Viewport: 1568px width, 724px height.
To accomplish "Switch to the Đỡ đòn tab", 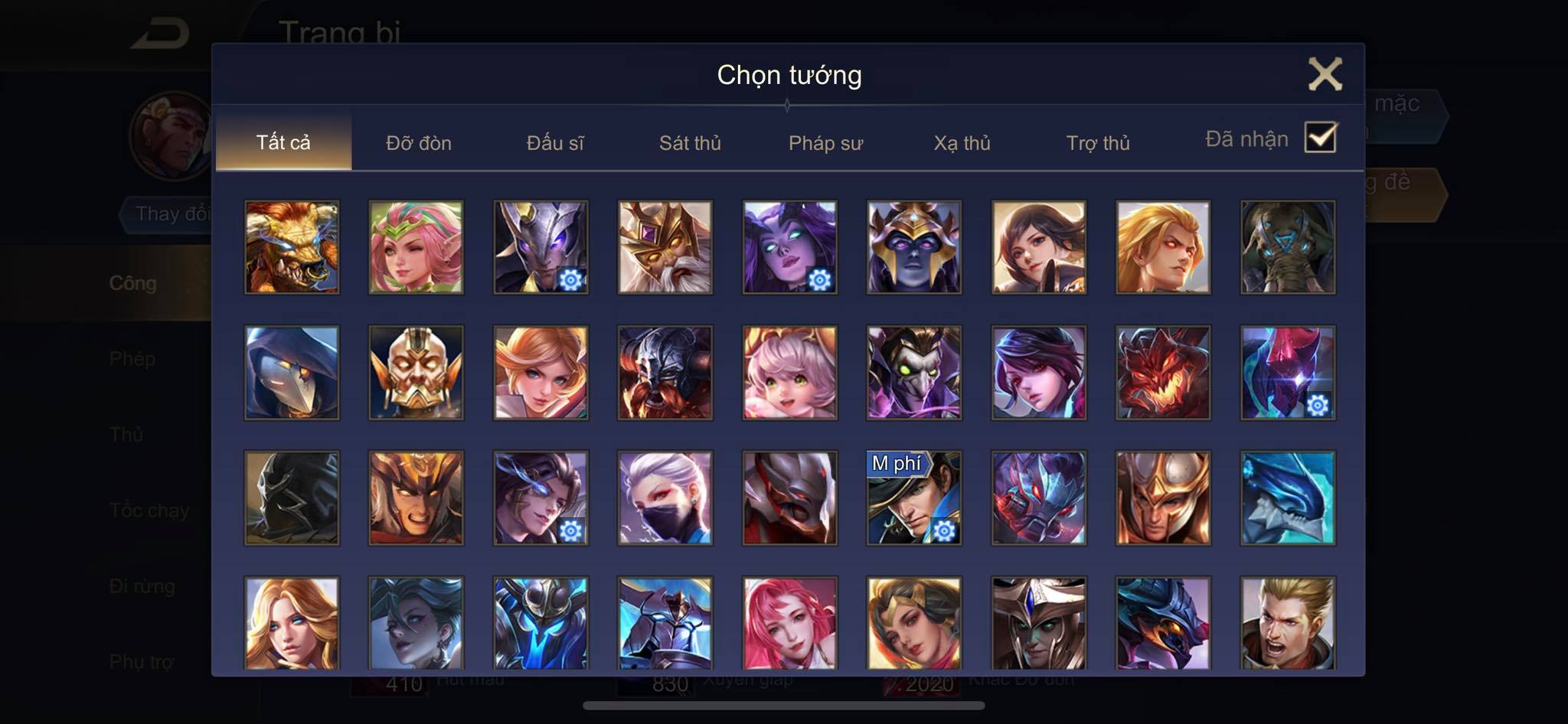I will [418, 142].
